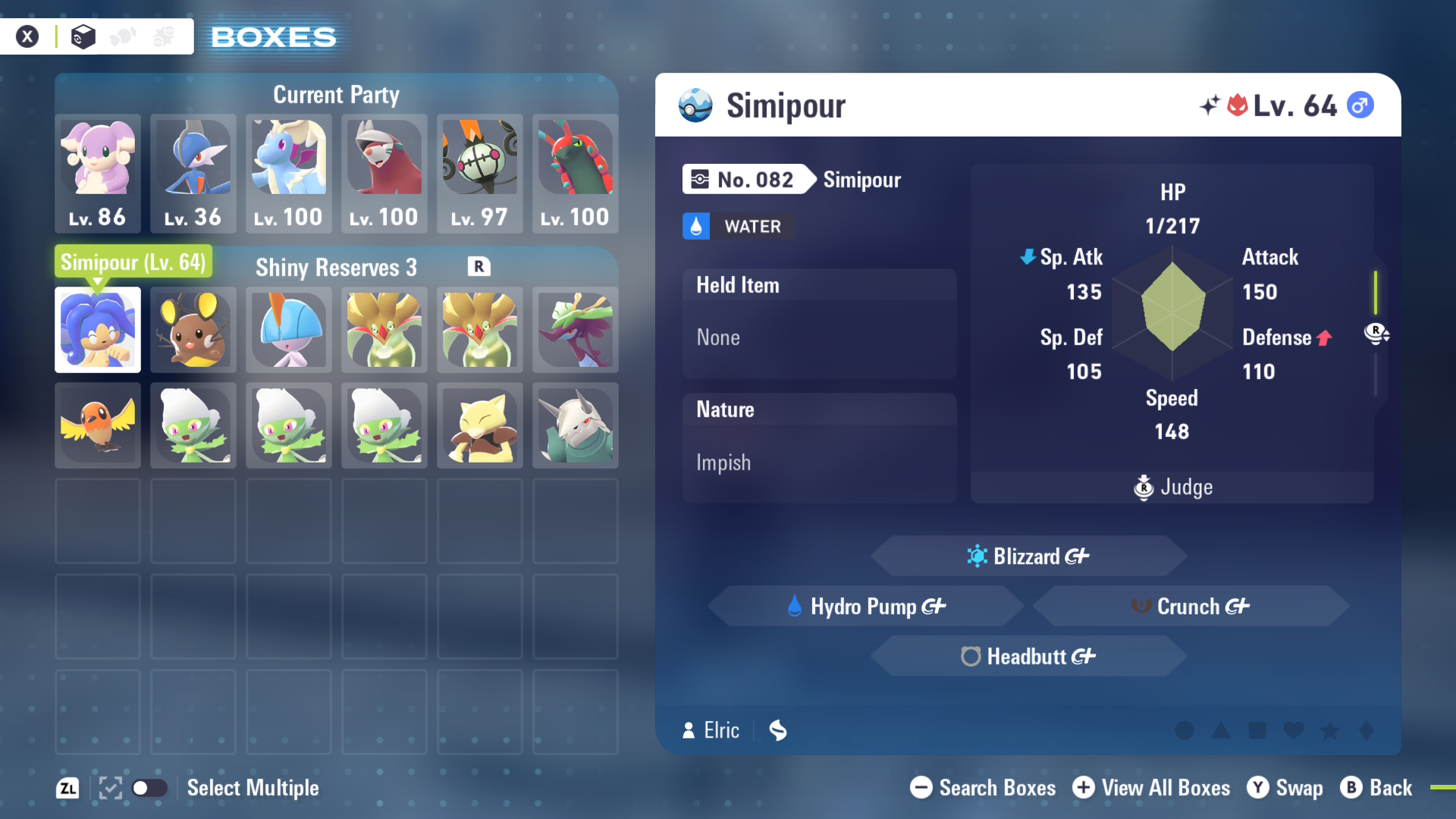
Task: Select the Crunch move
Action: tap(1191, 606)
